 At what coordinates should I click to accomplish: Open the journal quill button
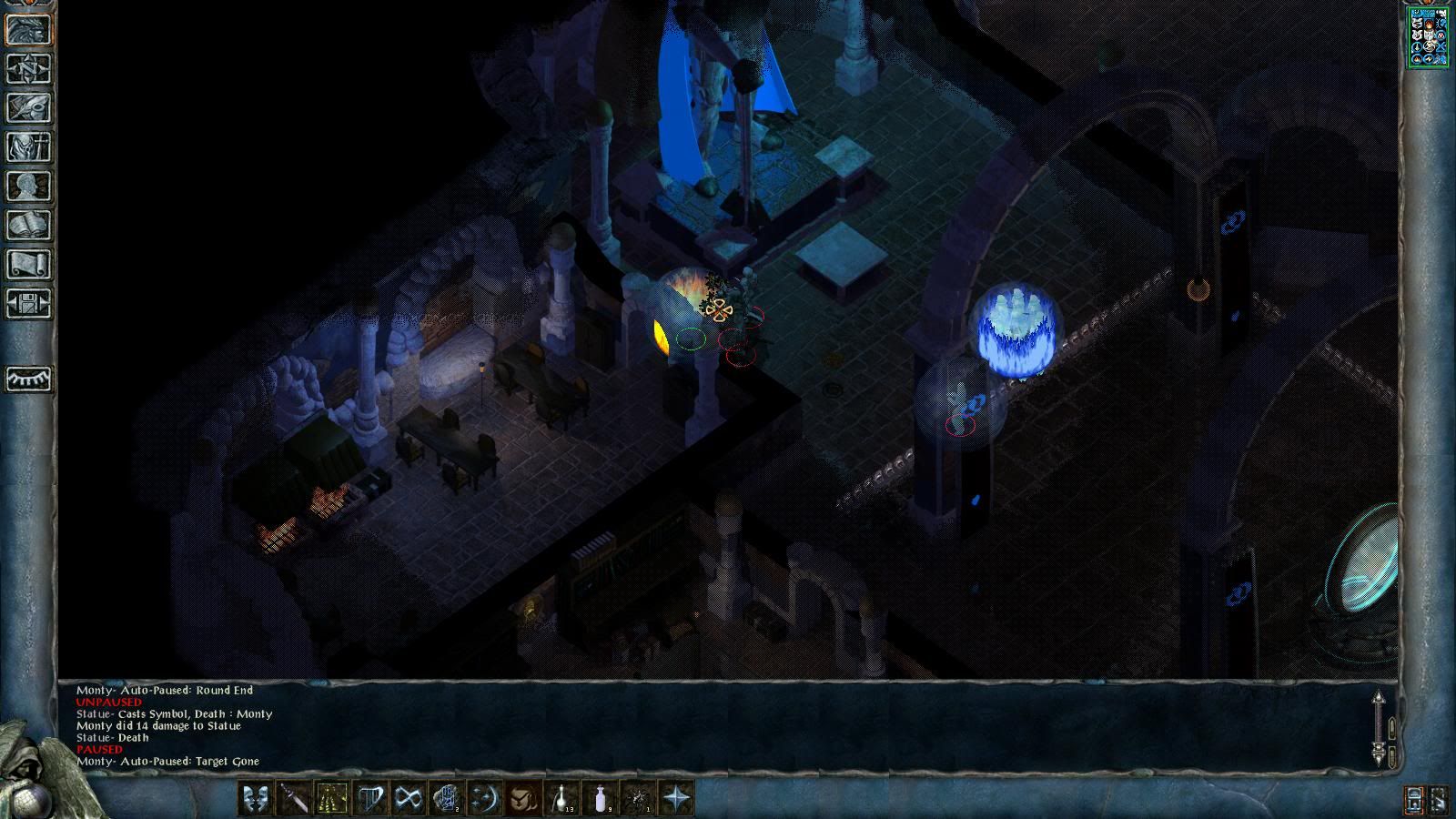(x=28, y=108)
